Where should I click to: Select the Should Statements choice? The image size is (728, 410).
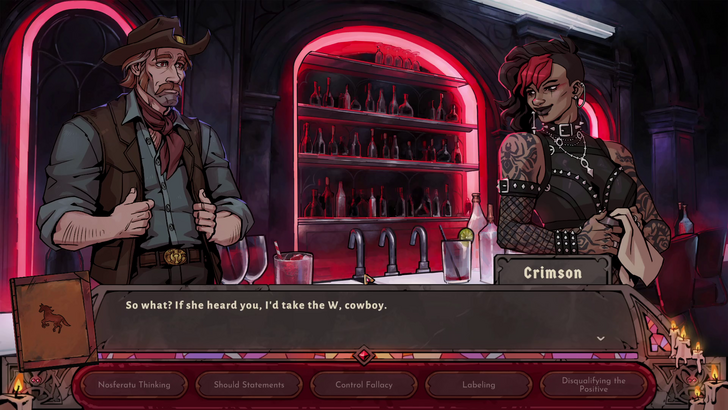click(248, 384)
